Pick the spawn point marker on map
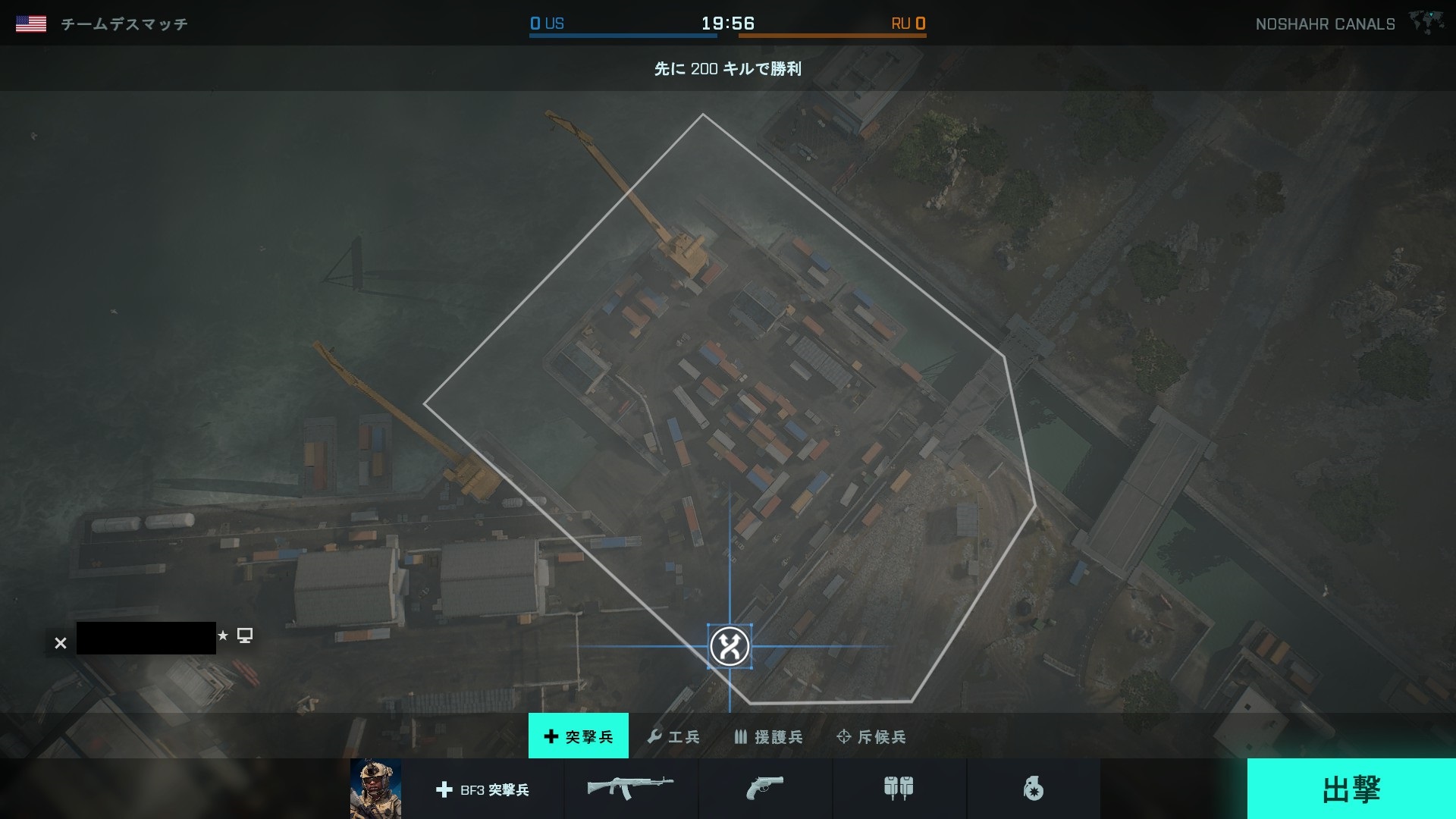This screenshot has height=819, width=1456. point(730,647)
